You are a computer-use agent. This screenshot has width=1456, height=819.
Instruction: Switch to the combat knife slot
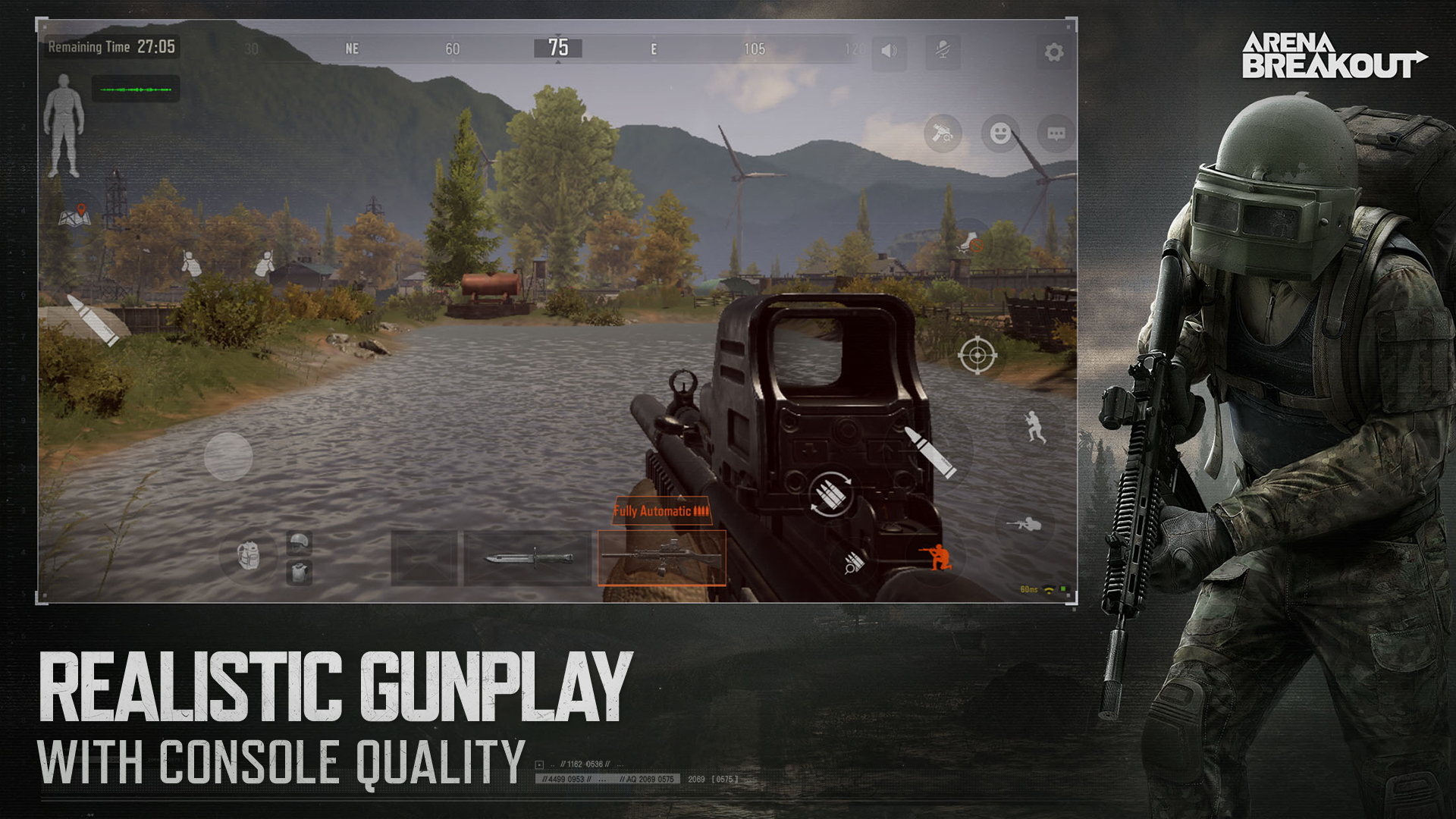pos(528,559)
